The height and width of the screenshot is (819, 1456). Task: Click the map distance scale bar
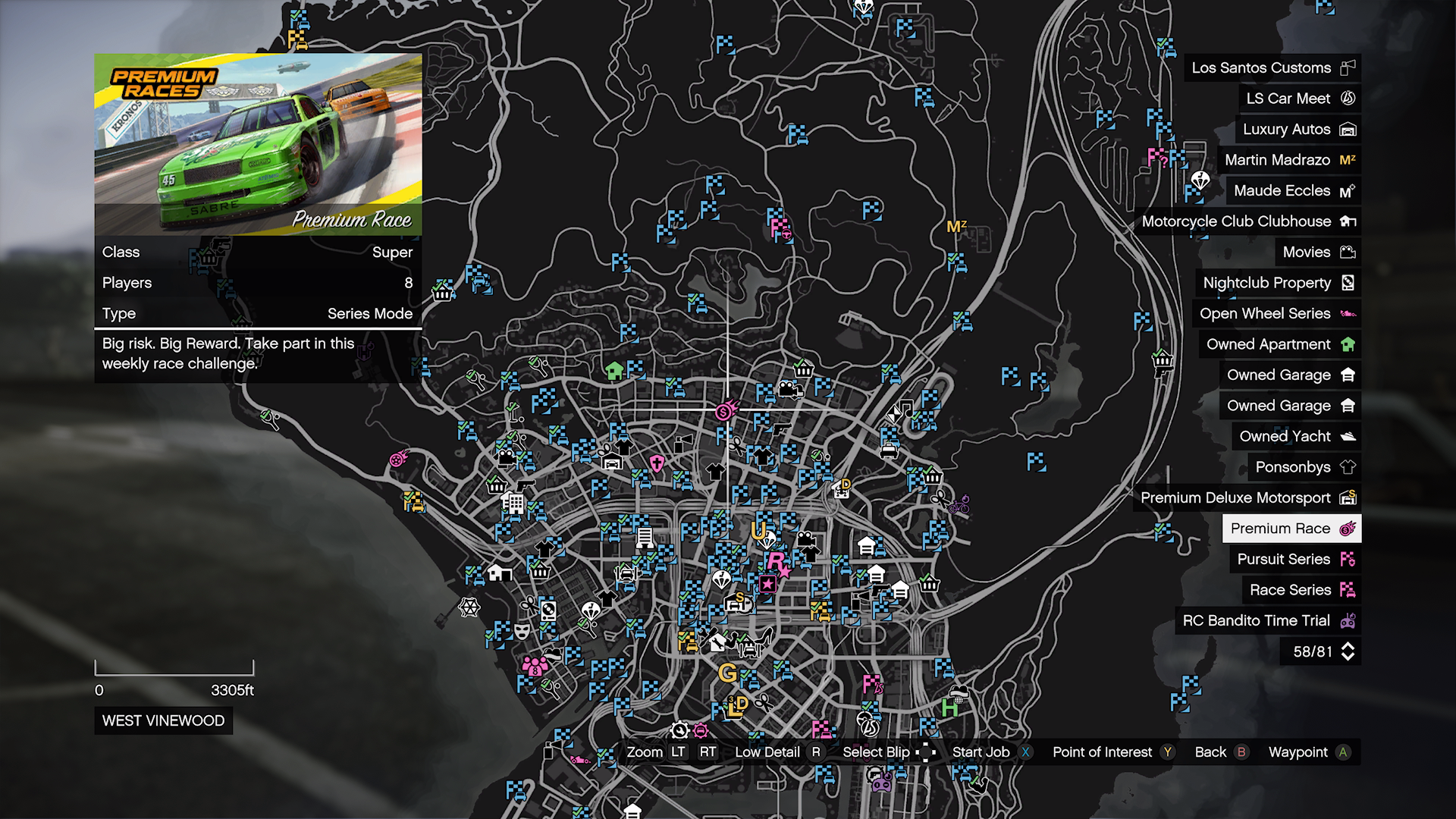[174, 672]
